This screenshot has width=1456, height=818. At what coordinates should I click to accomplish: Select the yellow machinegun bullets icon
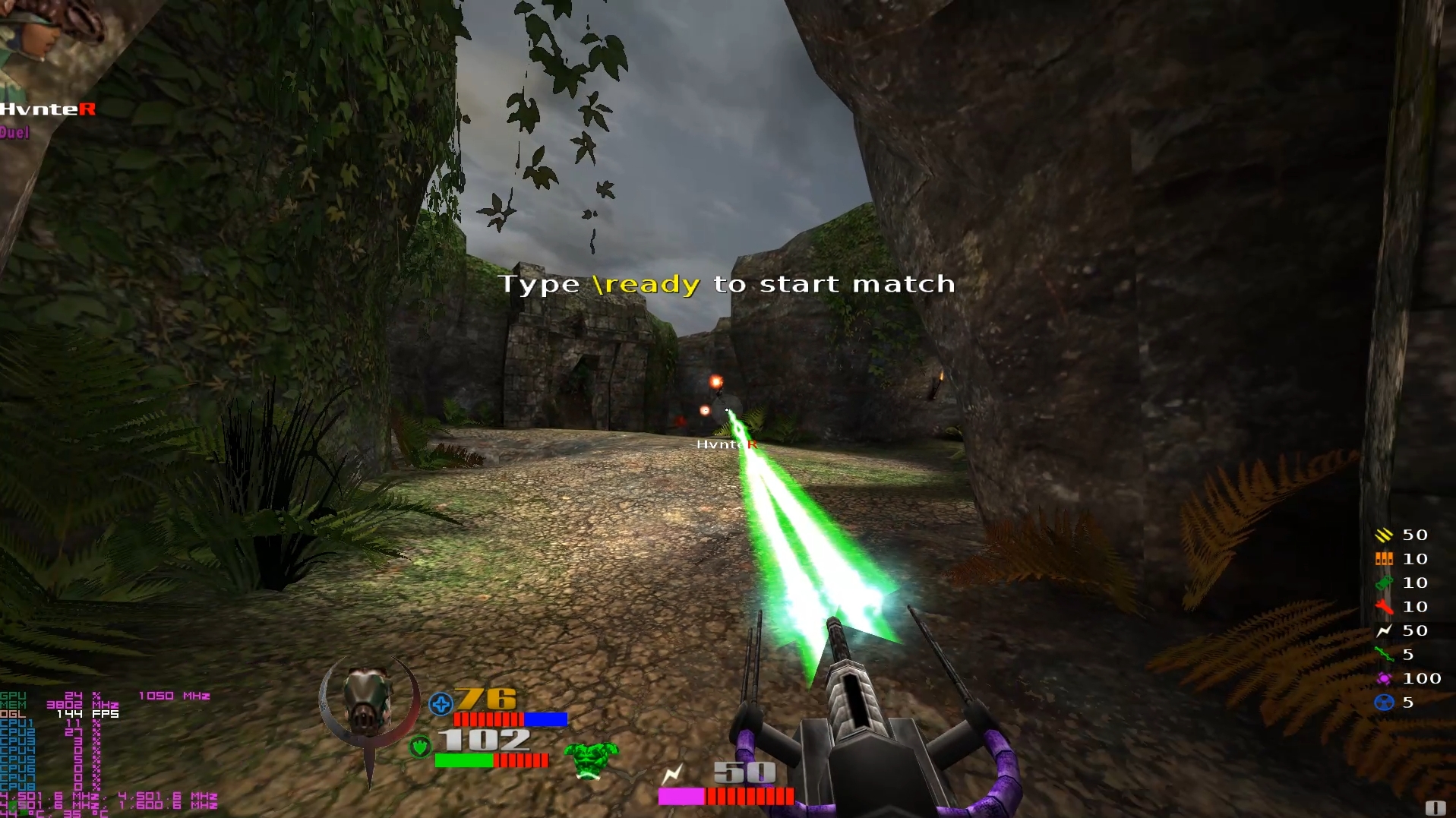[x=1383, y=535]
